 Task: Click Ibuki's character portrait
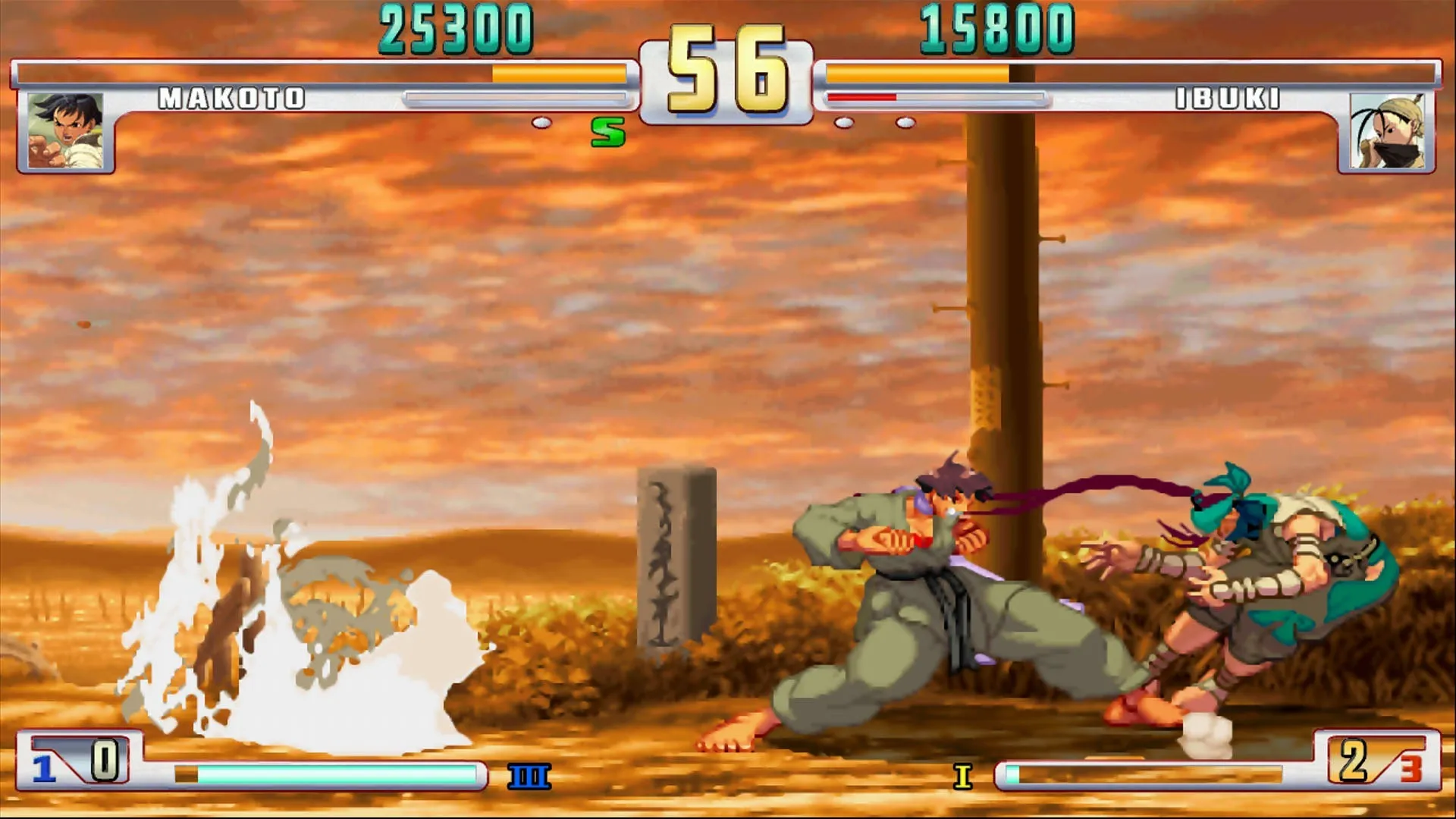click(1388, 129)
